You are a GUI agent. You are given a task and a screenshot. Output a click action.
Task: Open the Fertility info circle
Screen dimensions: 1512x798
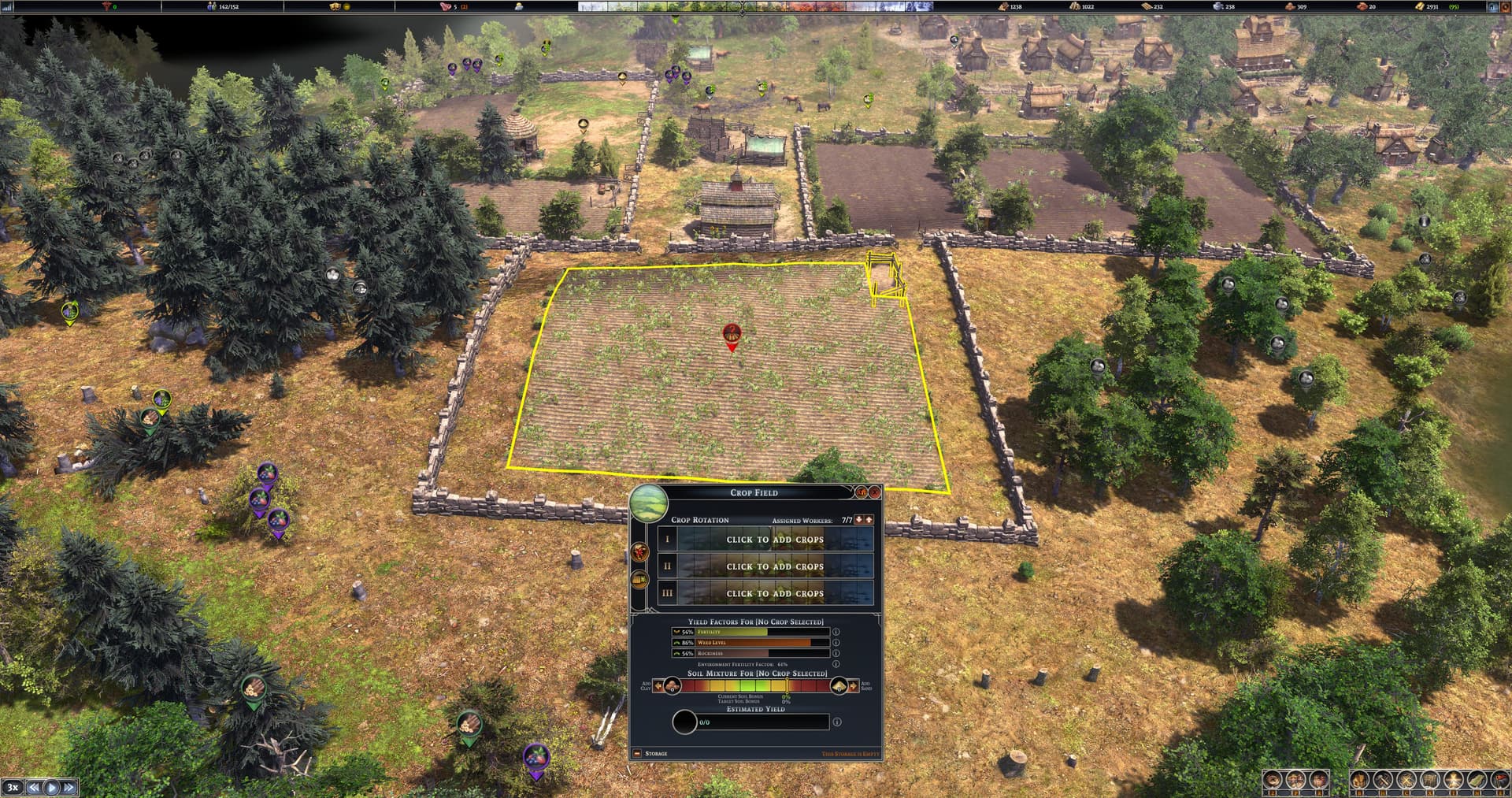click(836, 632)
